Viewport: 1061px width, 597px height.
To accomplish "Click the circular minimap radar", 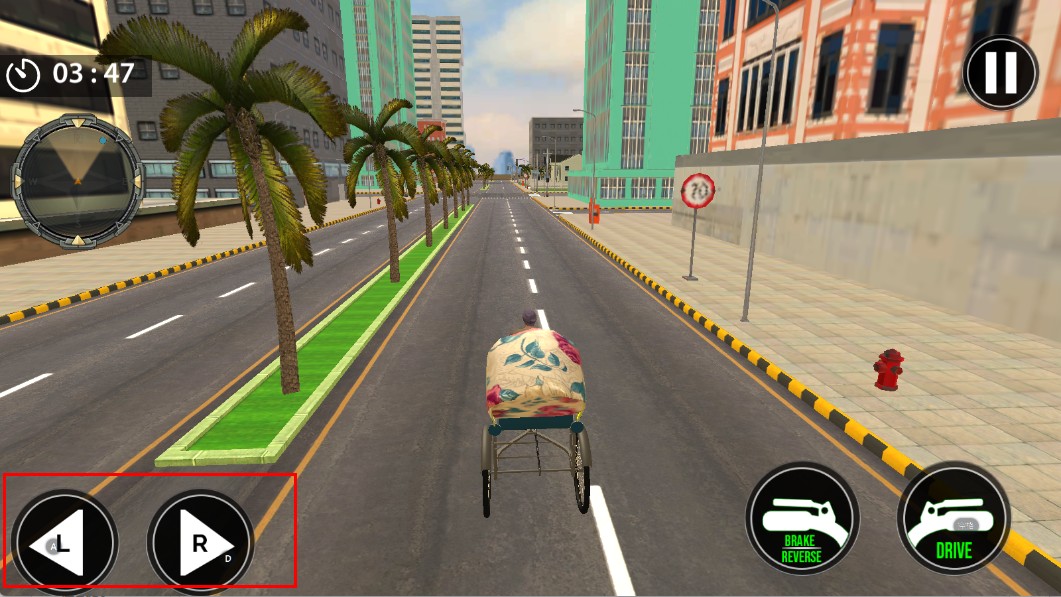I will (x=77, y=180).
